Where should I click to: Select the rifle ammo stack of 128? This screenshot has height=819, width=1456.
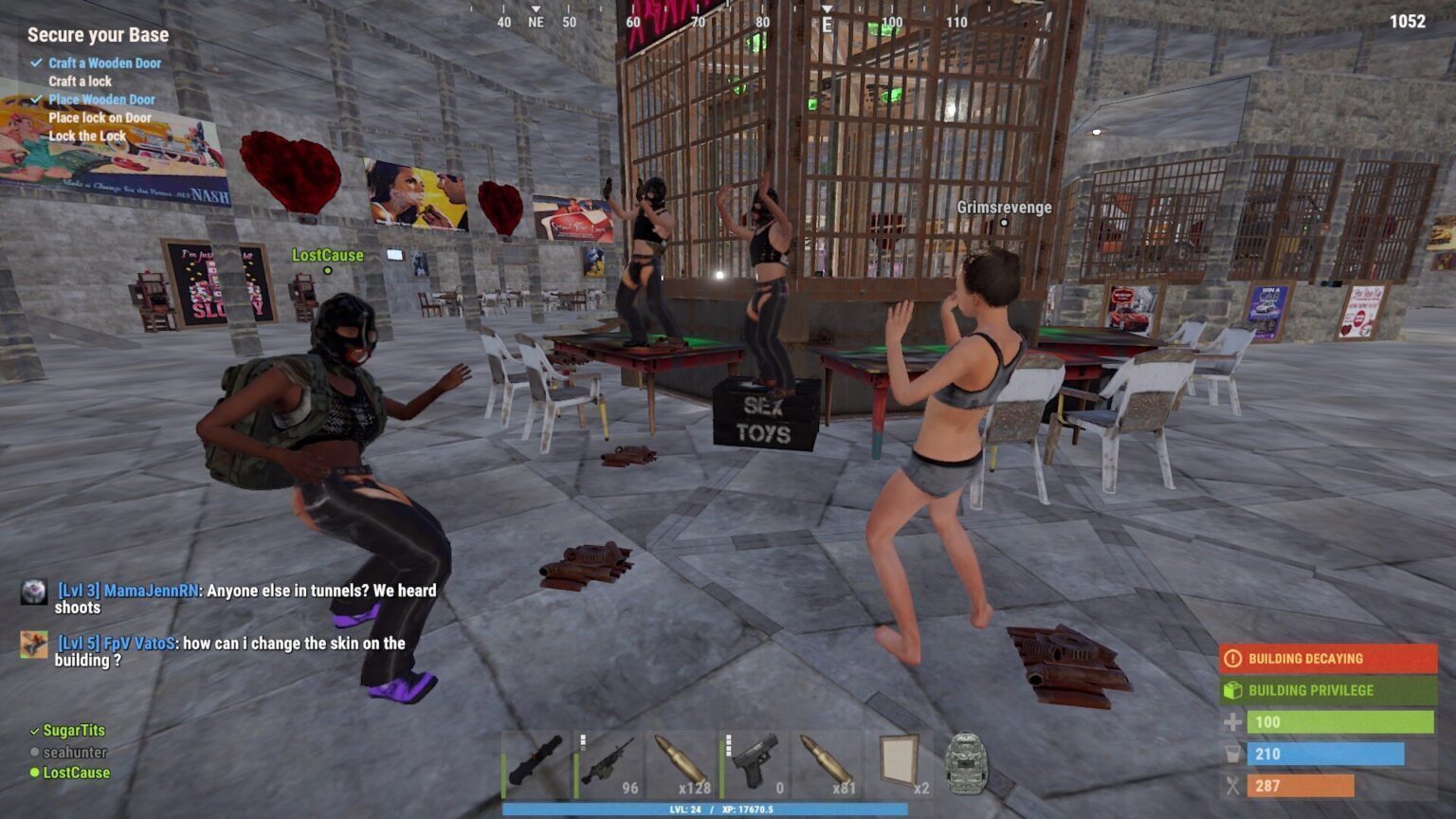pyautogui.click(x=681, y=763)
